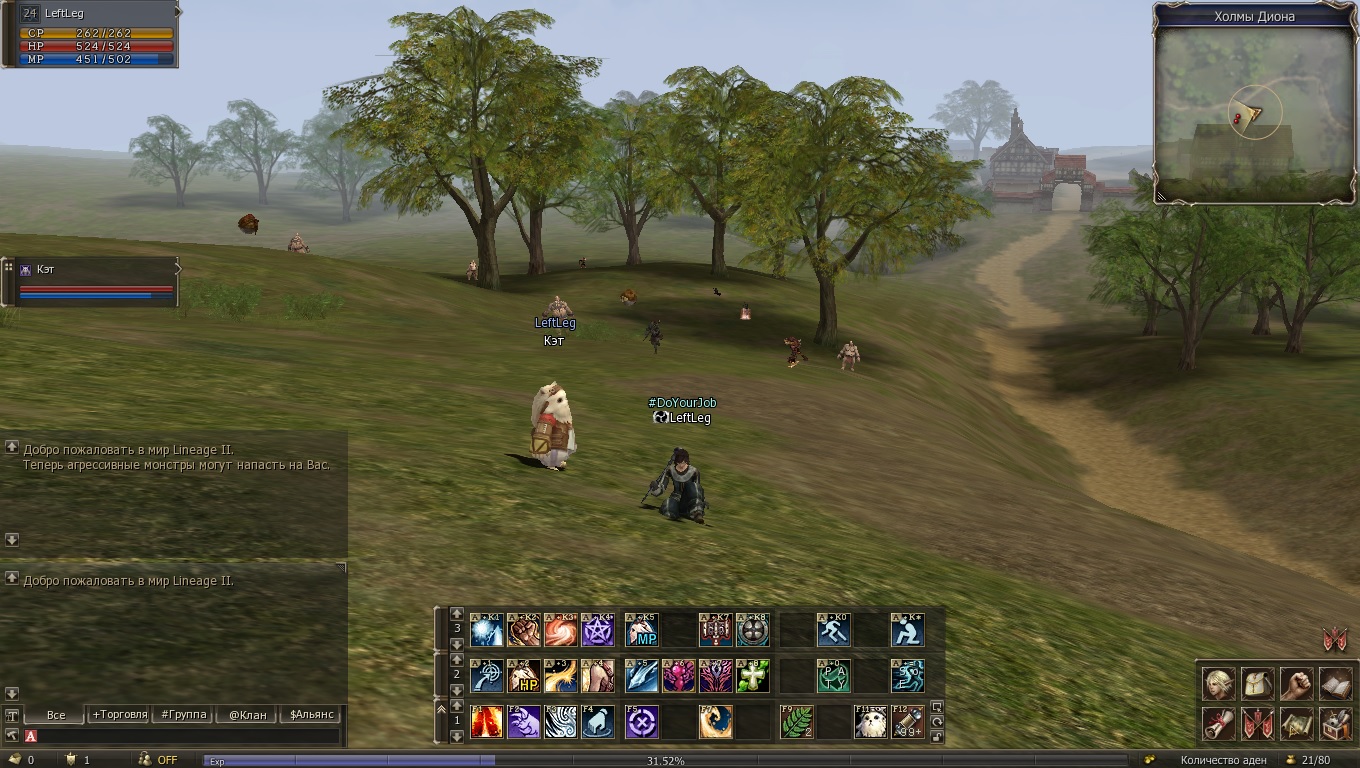Toggle the party matching OFF icon
Image resolution: width=1360 pixels, height=768 pixels.
click(x=158, y=760)
